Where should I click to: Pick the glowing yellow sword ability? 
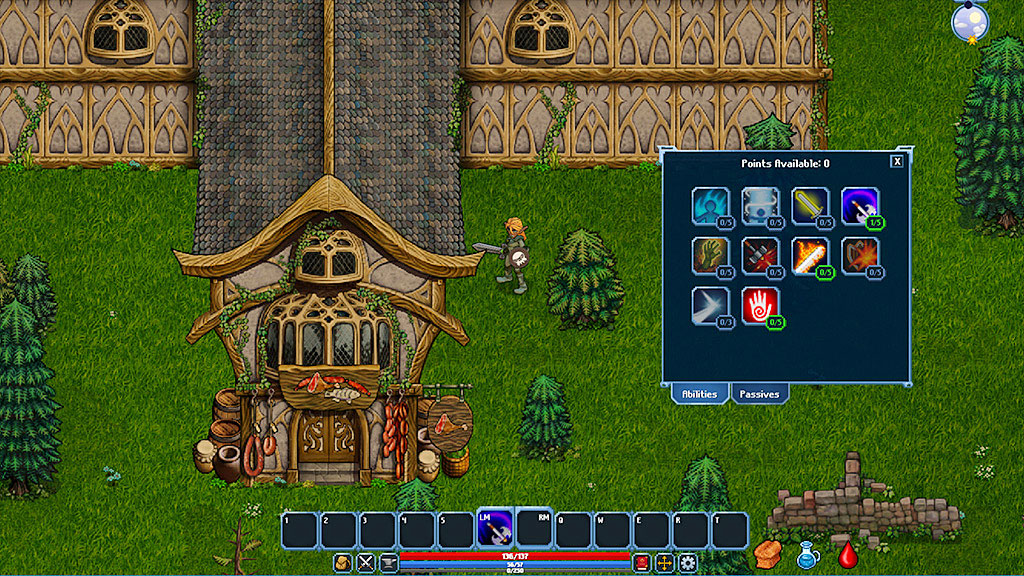[809, 205]
